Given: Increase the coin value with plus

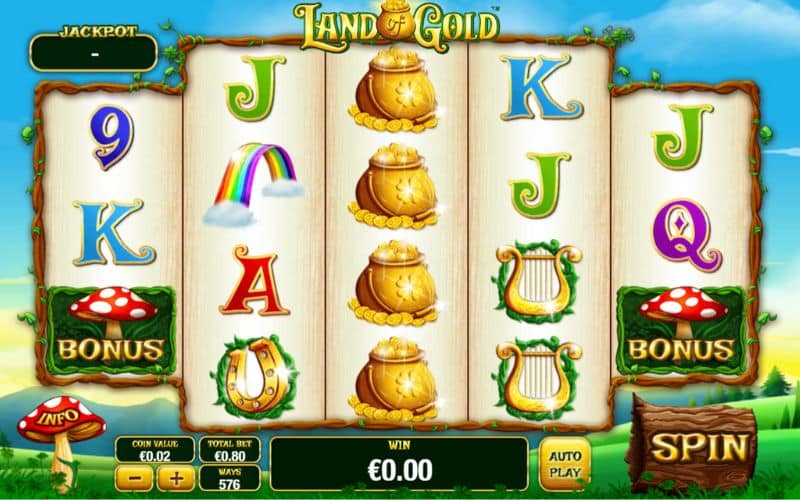Looking at the screenshot, I should 176,477.
